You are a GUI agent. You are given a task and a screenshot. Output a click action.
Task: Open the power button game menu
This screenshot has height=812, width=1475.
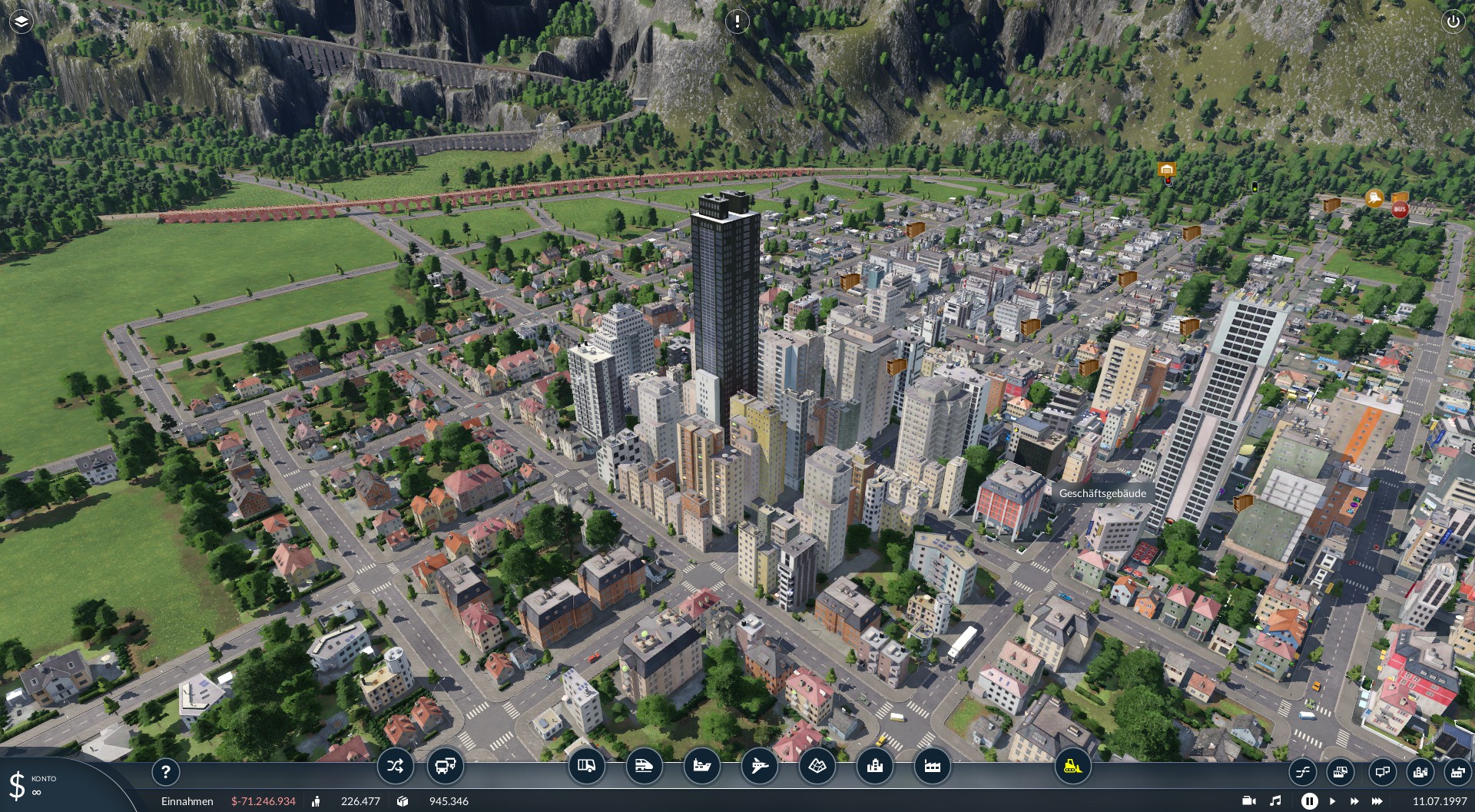click(x=1453, y=22)
